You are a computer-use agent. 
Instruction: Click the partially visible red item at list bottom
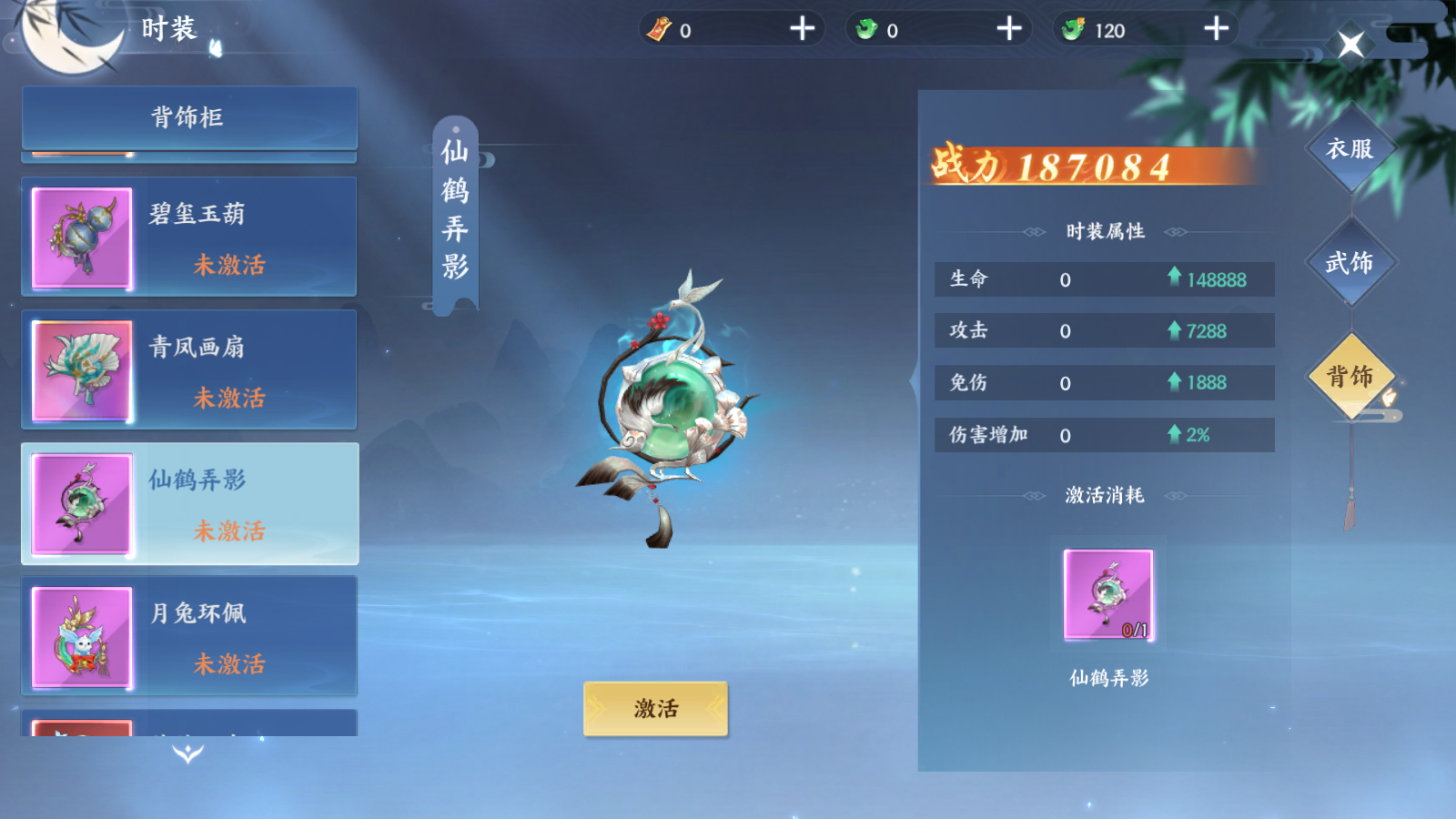tap(82, 728)
